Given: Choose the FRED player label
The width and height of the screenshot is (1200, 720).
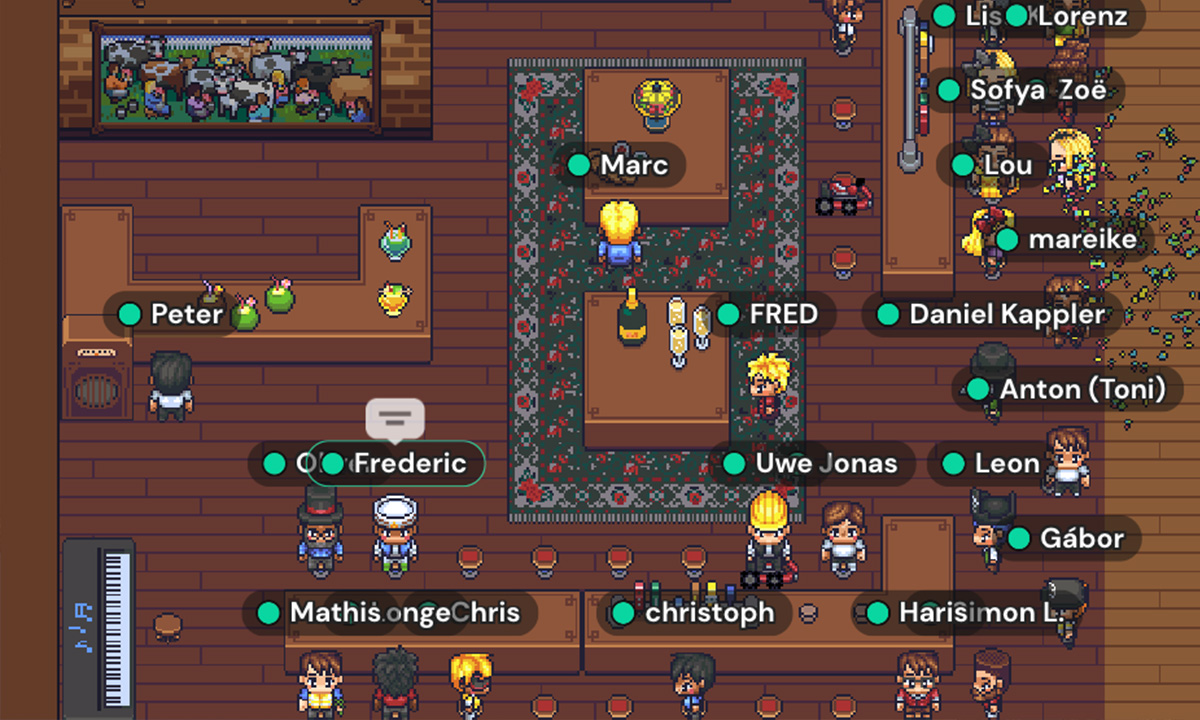Looking at the screenshot, I should pos(768,314).
